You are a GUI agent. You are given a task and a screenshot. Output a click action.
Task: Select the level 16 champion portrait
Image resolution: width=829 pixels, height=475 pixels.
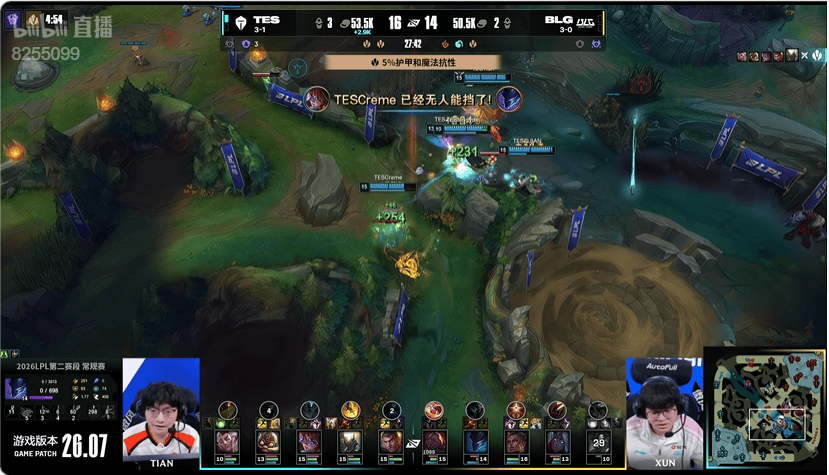(515, 441)
